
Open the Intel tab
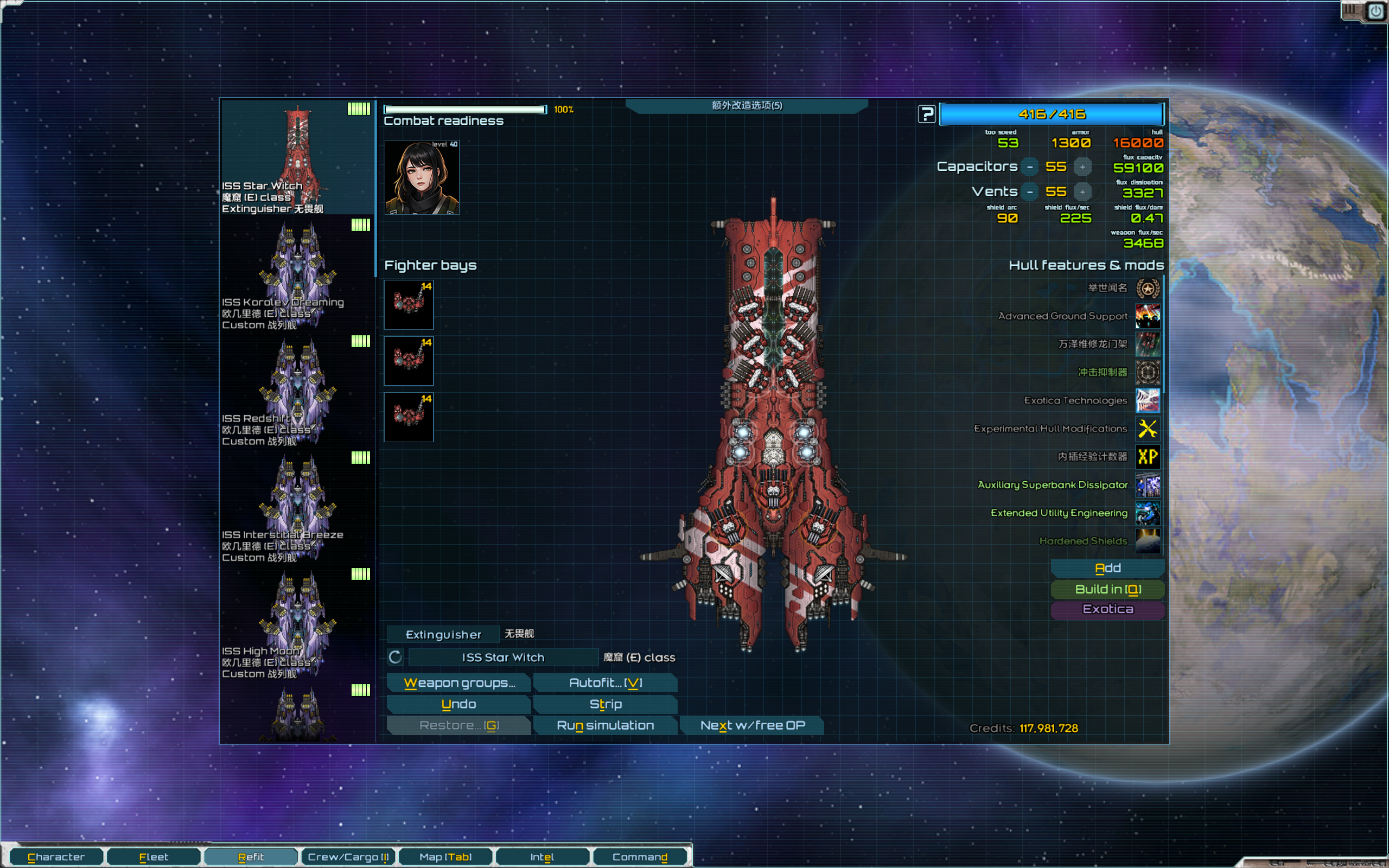[542, 857]
